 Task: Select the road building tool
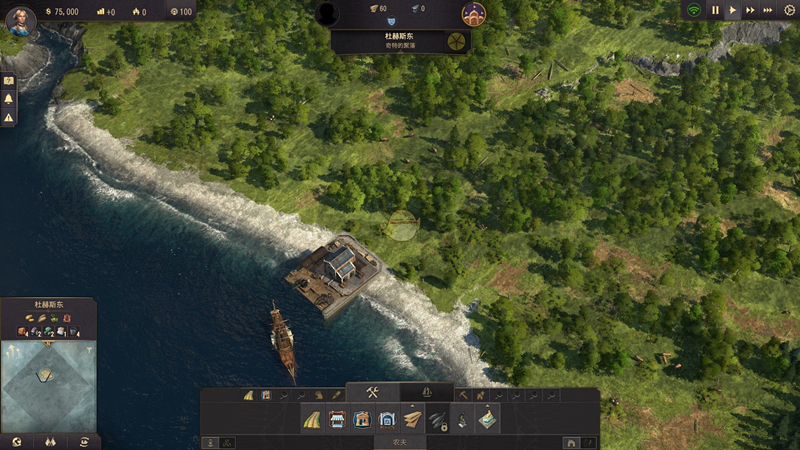313,420
